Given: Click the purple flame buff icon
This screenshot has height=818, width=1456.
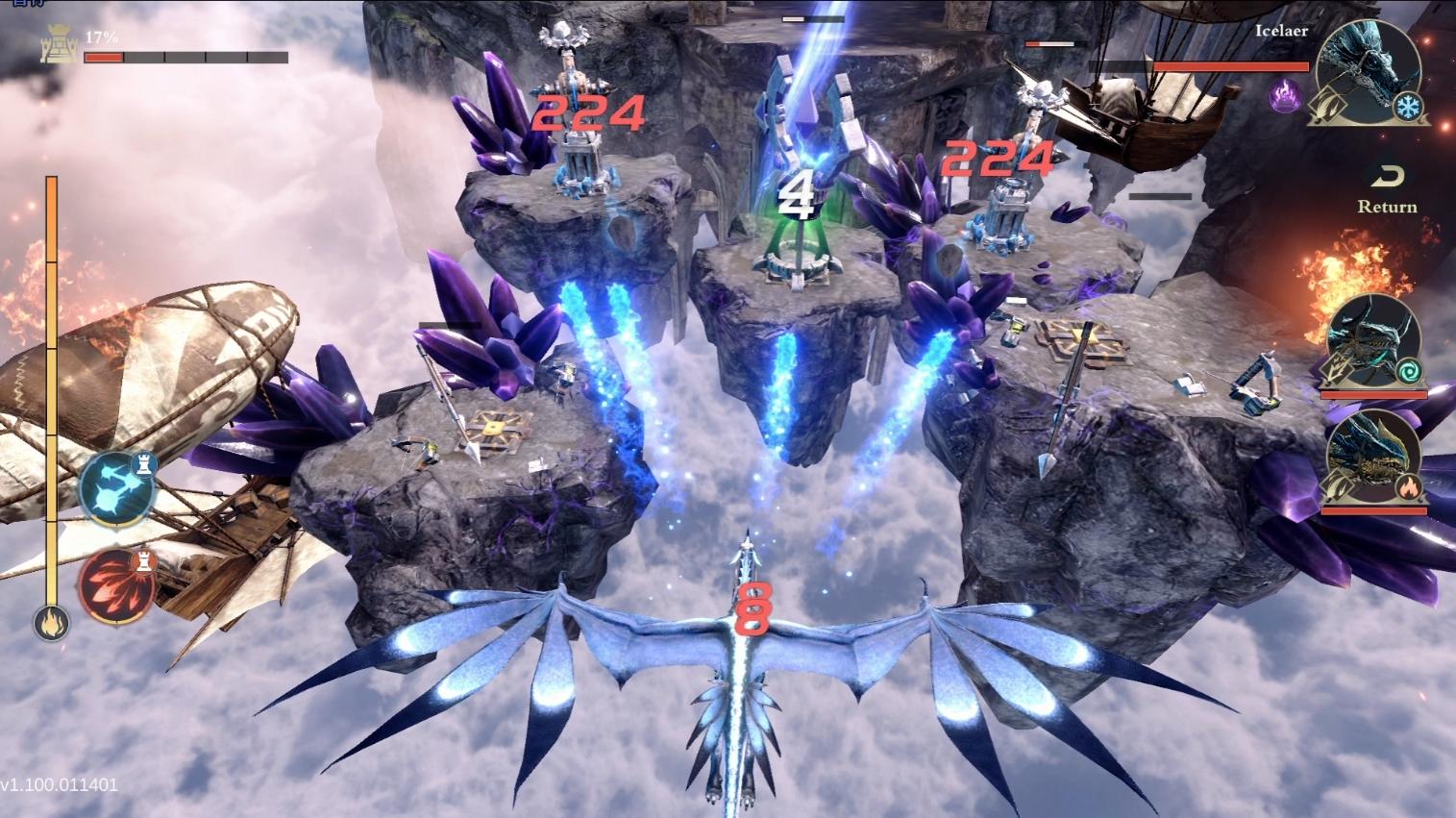Looking at the screenshot, I should coord(1285,94).
